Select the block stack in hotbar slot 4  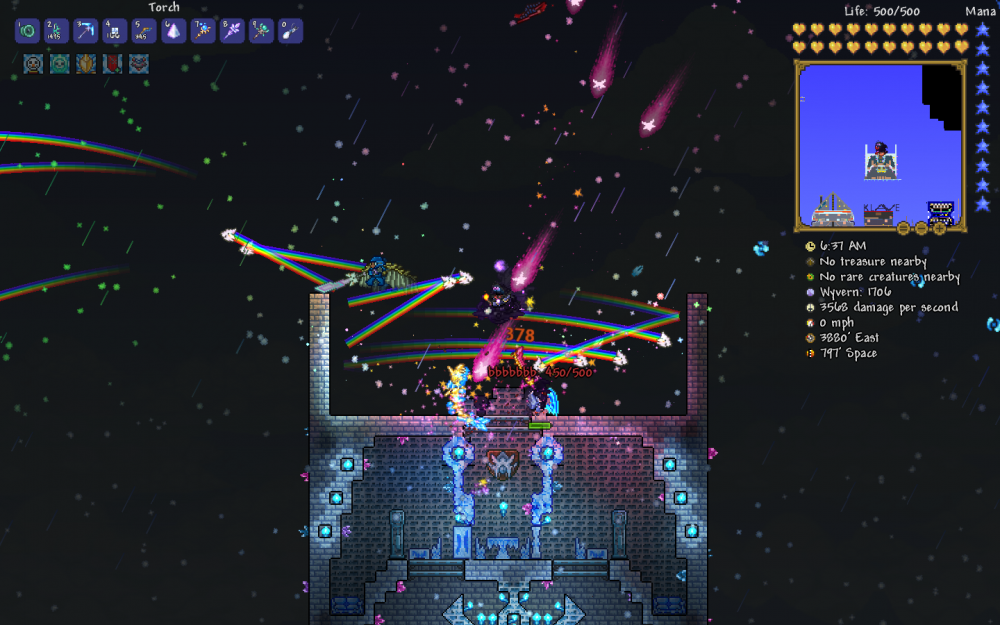(115, 31)
